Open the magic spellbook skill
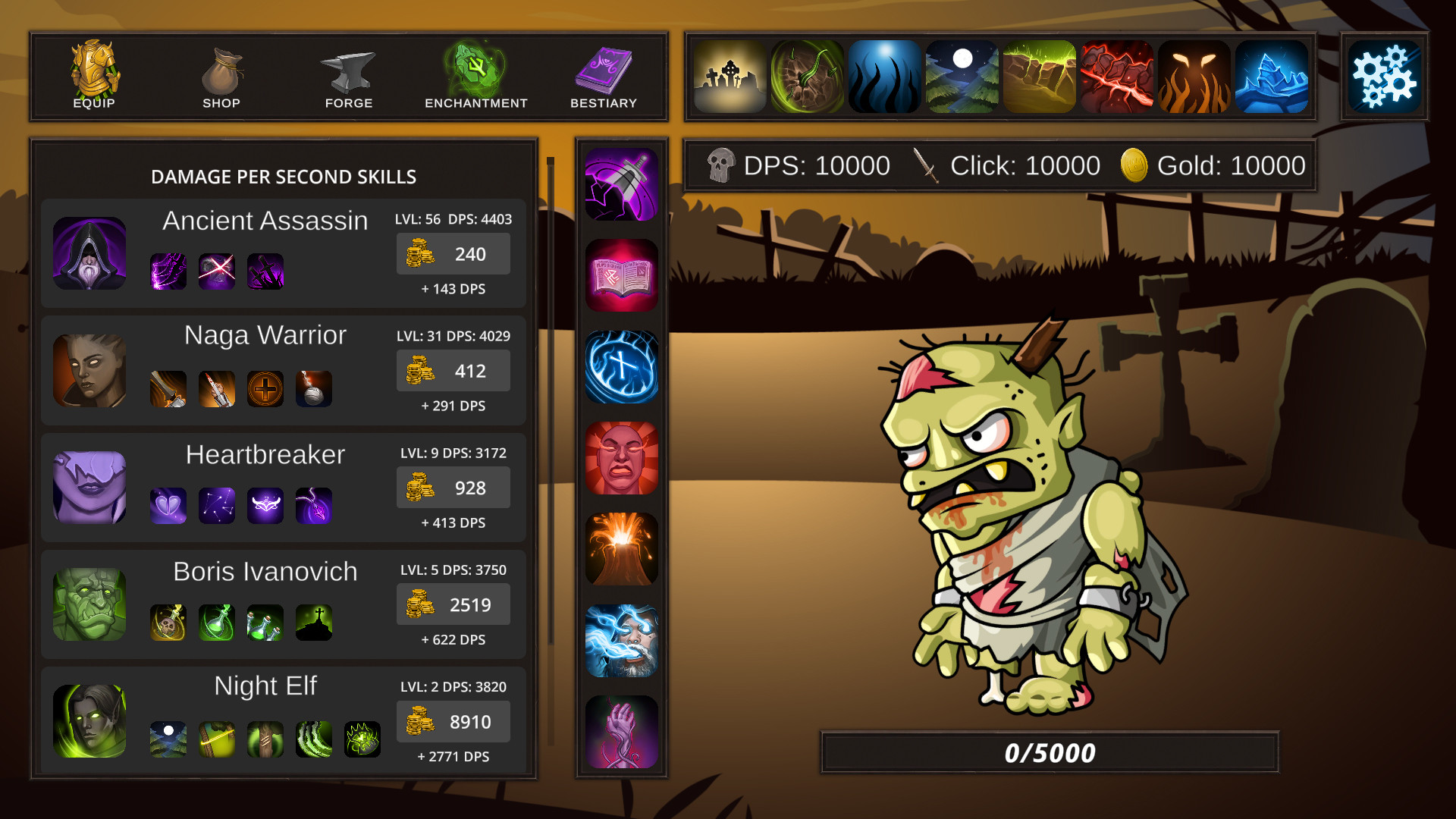 (621, 275)
